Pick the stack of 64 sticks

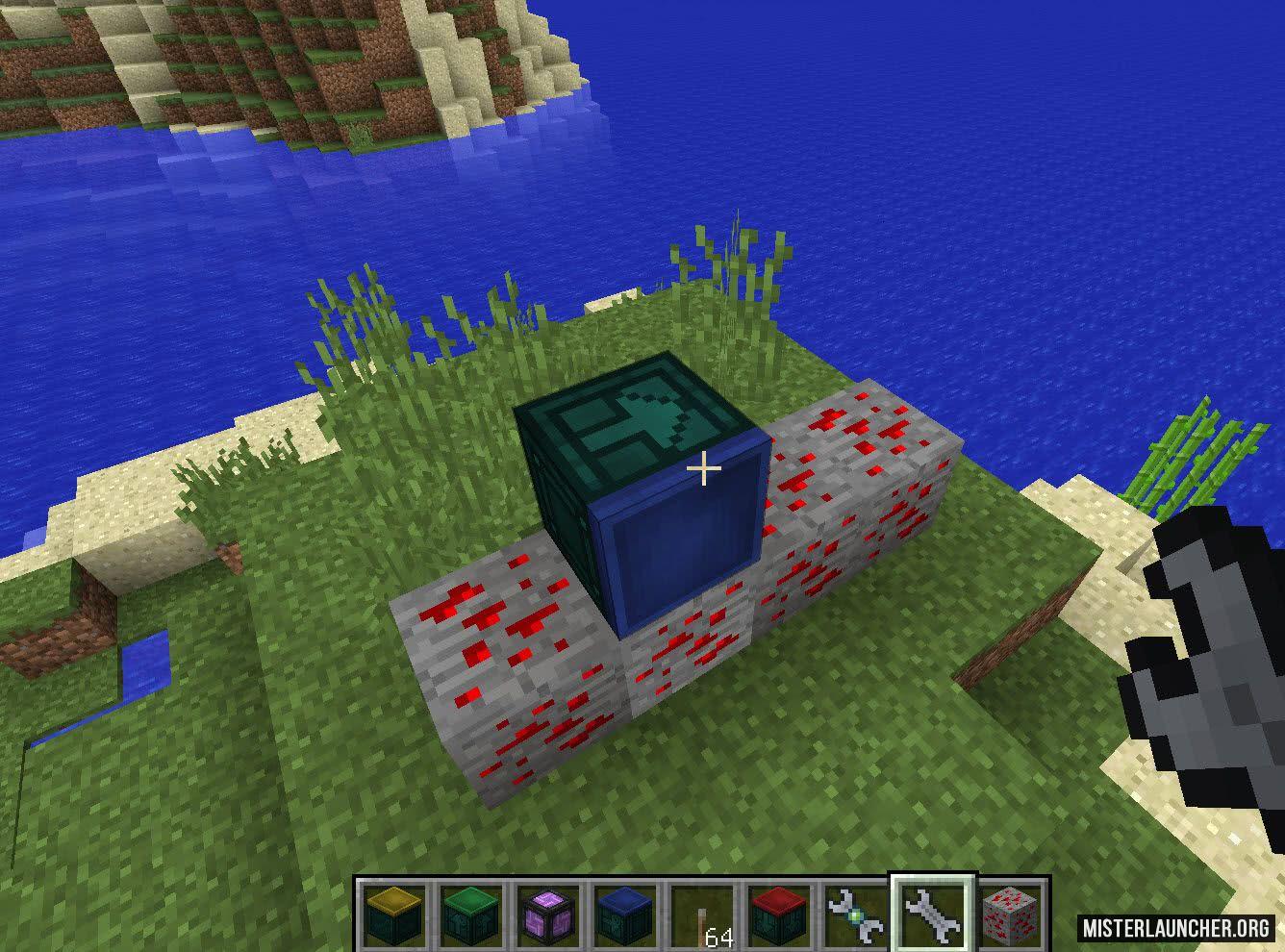coord(701,915)
